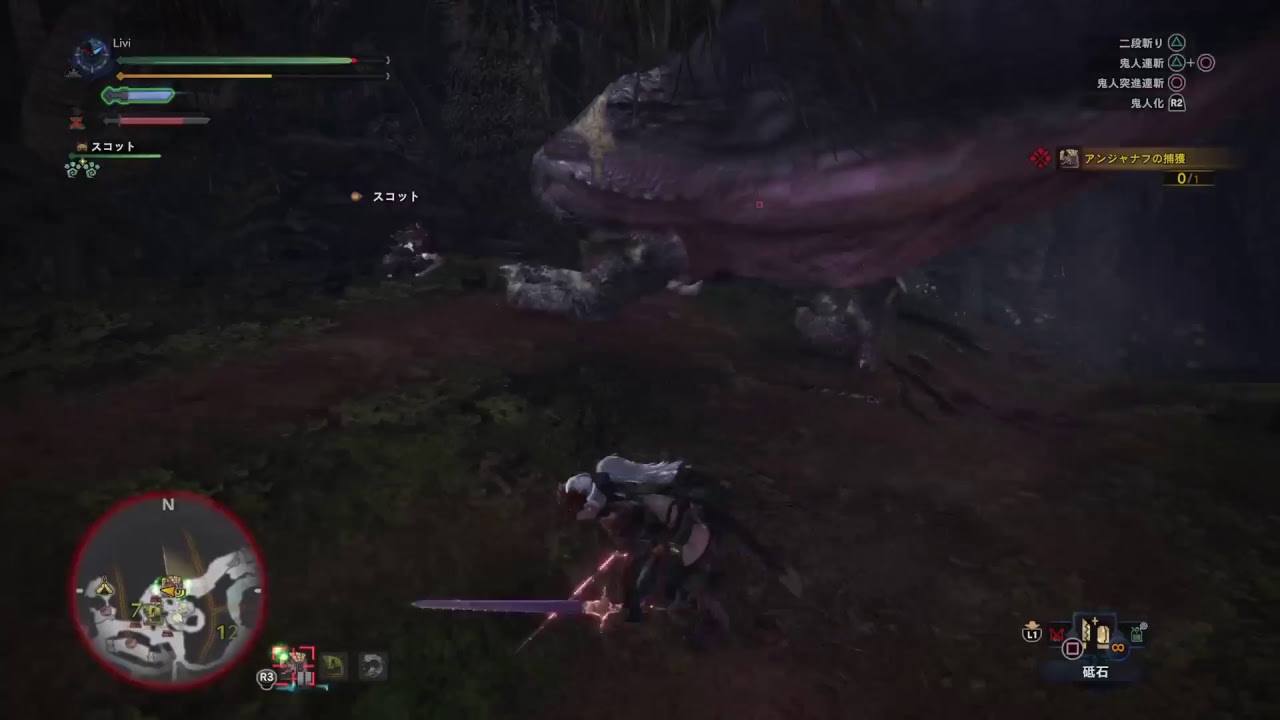Screen dimensions: 1280x720
Task: Click the square button prompt on the whetstone
Action: click(x=1072, y=647)
